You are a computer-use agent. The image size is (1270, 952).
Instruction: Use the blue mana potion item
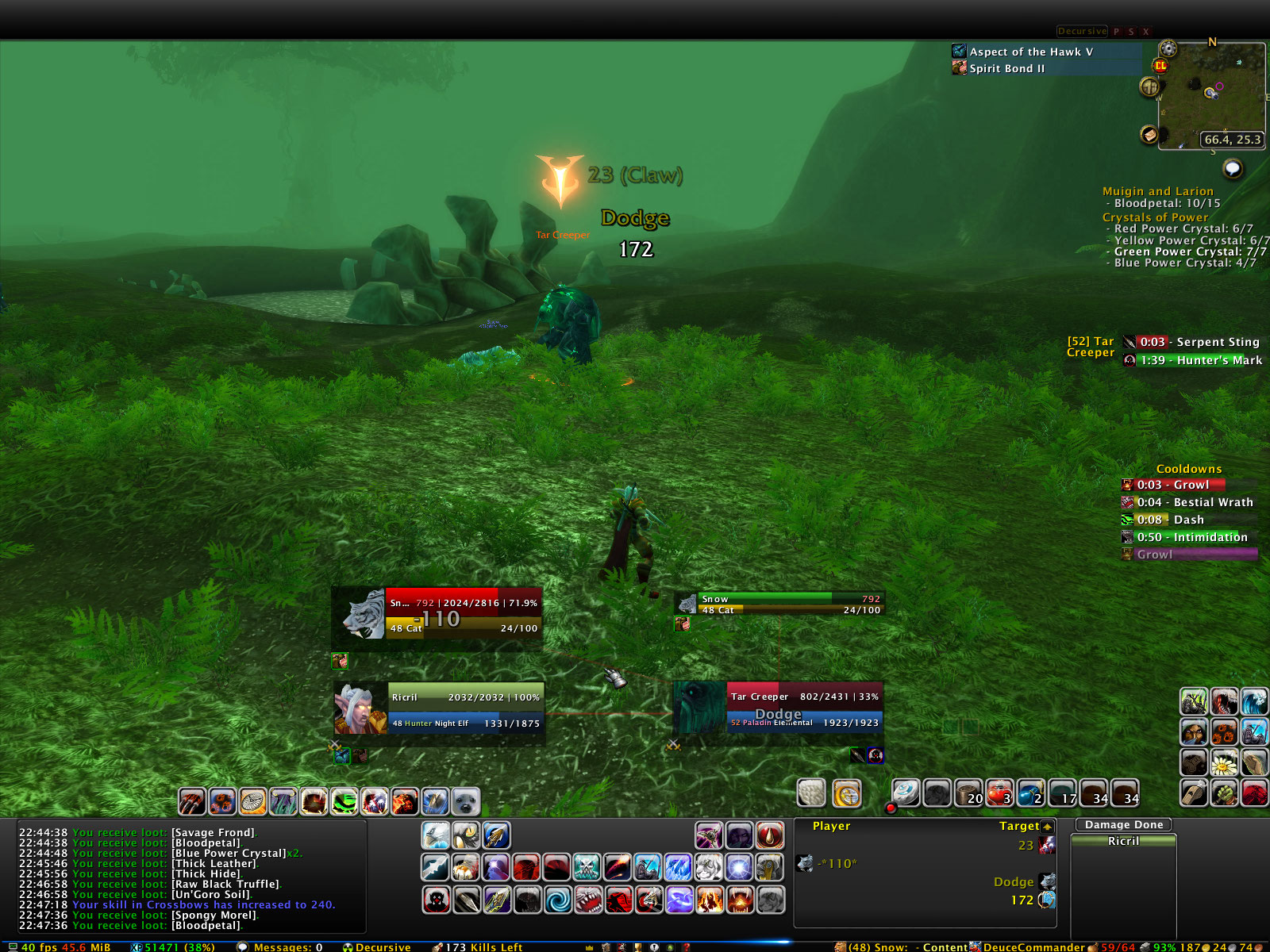[1030, 793]
